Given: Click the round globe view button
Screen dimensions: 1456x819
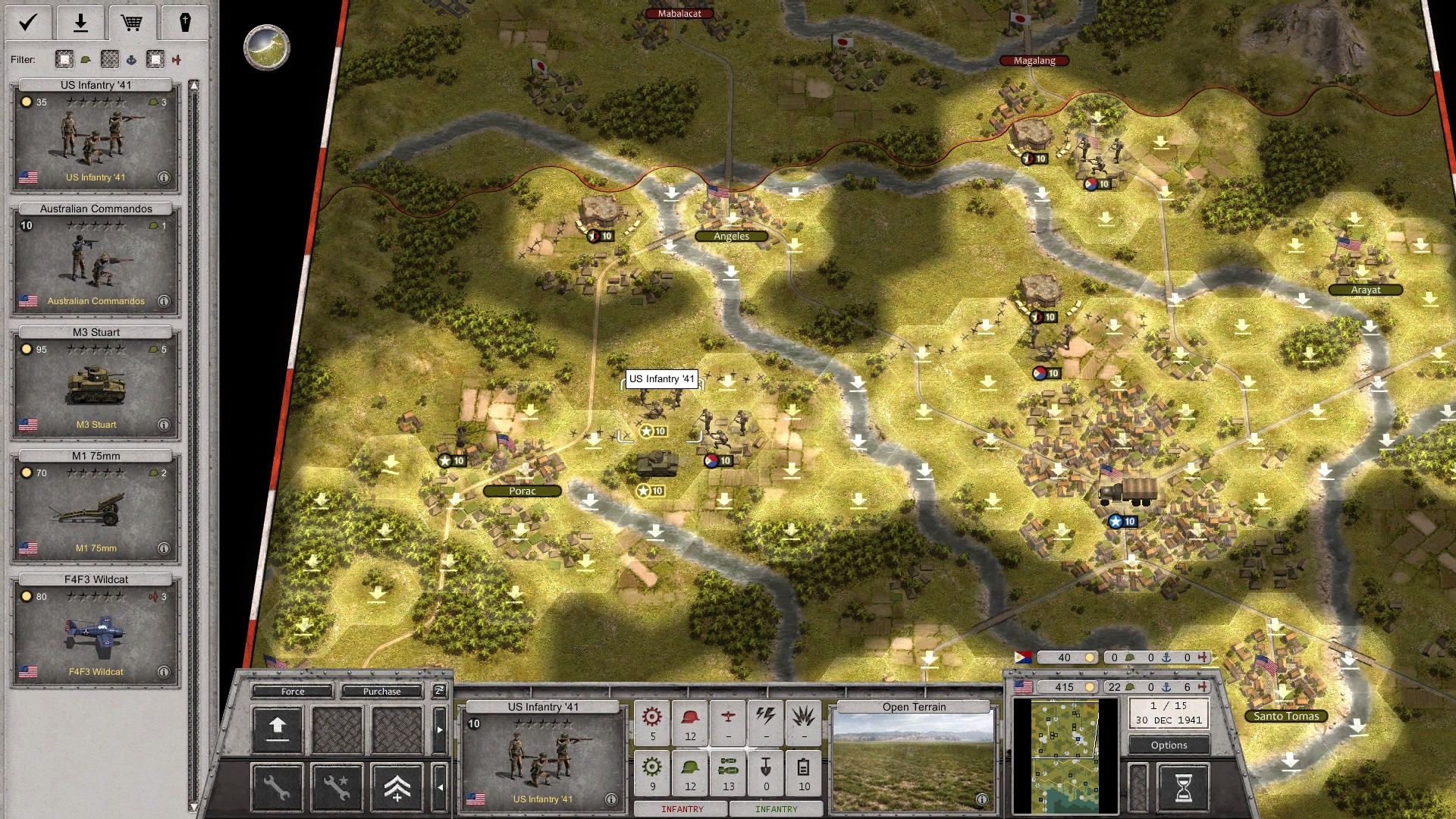Looking at the screenshot, I should tap(266, 47).
